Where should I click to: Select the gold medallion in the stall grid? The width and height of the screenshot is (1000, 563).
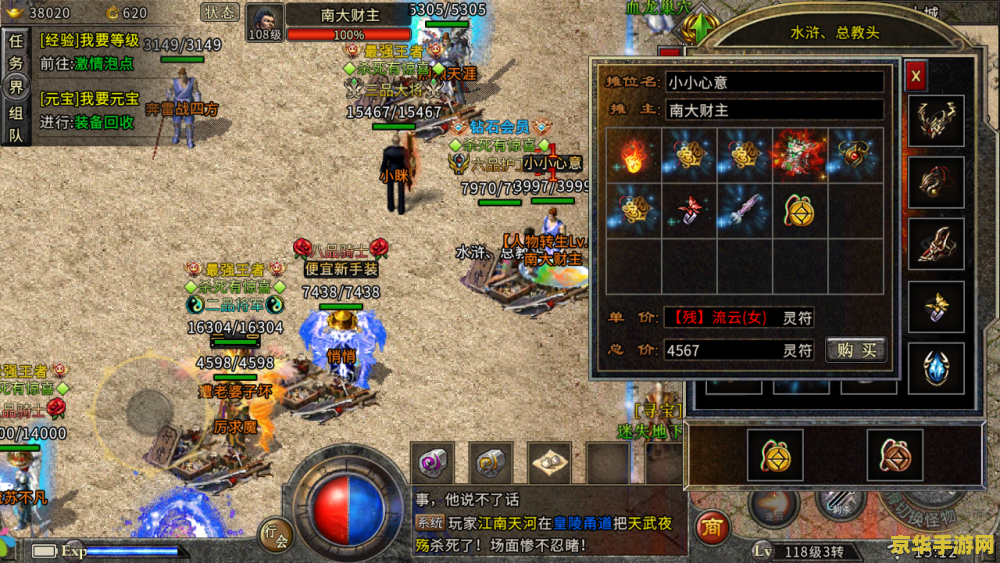click(x=799, y=210)
